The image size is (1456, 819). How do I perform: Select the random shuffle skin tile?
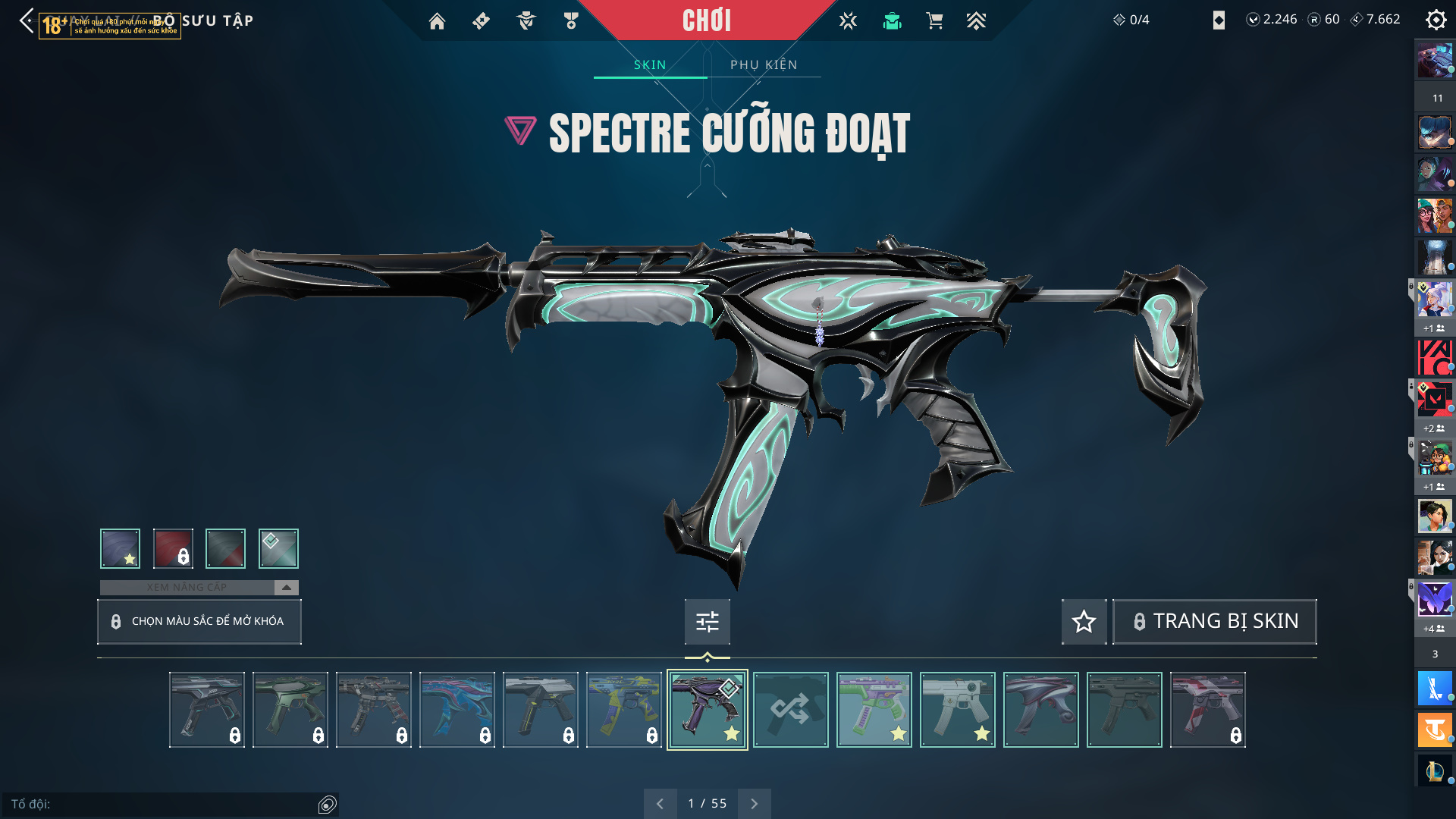tap(790, 710)
